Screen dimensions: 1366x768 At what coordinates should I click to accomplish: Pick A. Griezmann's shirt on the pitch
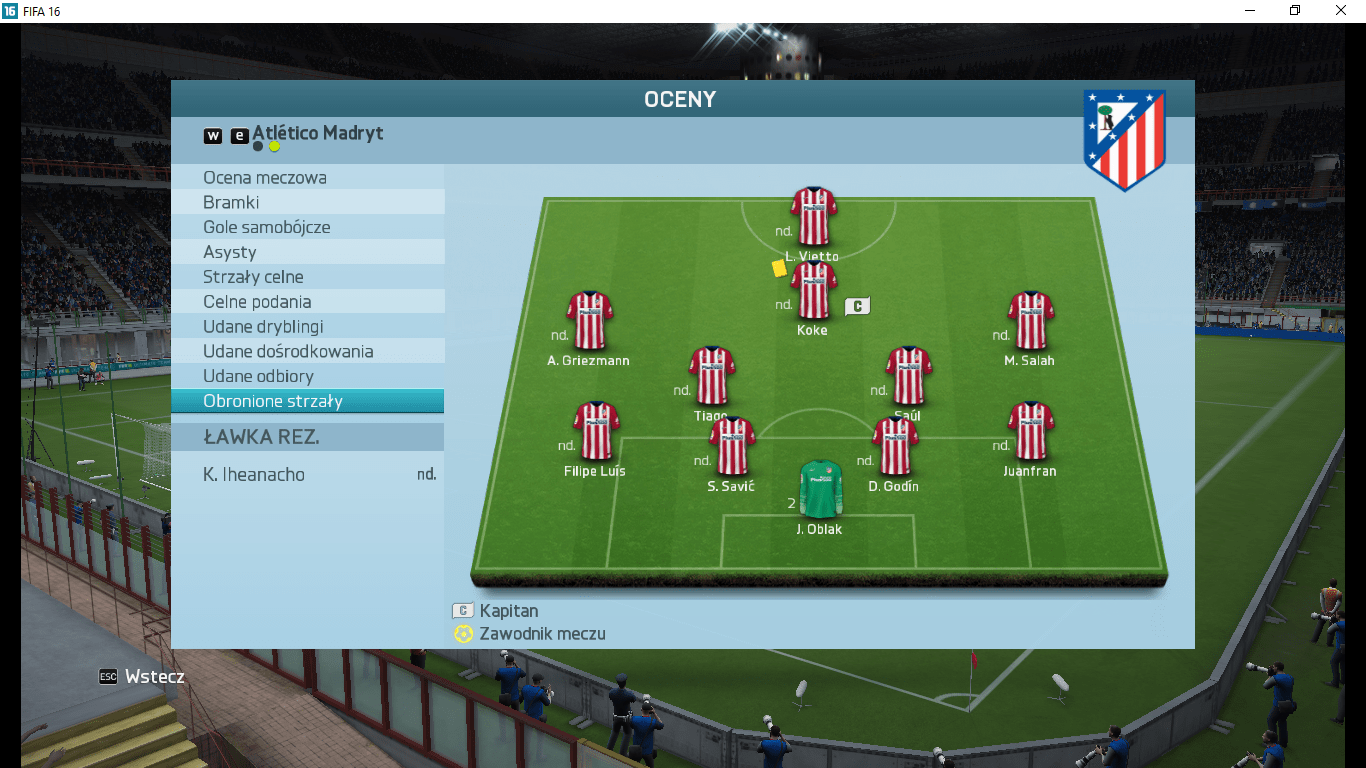pos(589,320)
